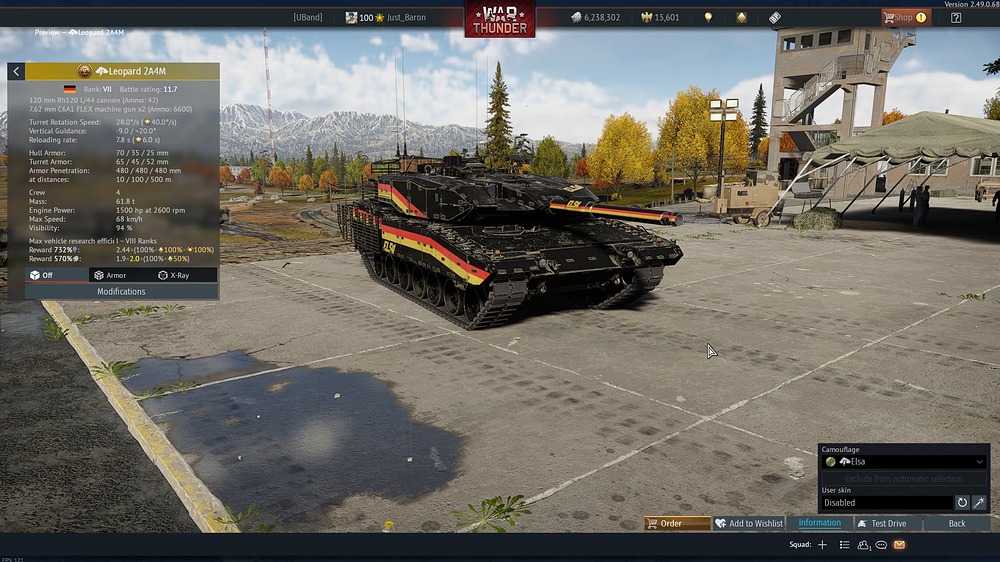View the Just_Baron player profile
Image resolution: width=1000 pixels, height=562 pixels.
click(x=400, y=17)
